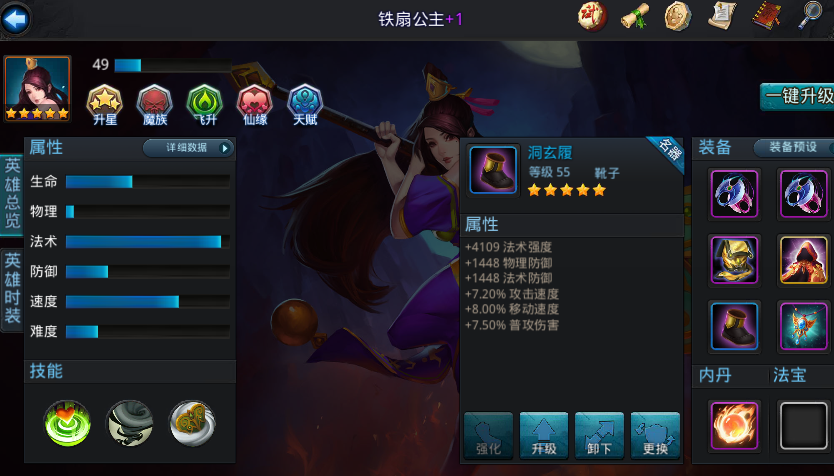834x476 pixels.
Task: Select the fireball 内丹 slot
Action: click(735, 425)
